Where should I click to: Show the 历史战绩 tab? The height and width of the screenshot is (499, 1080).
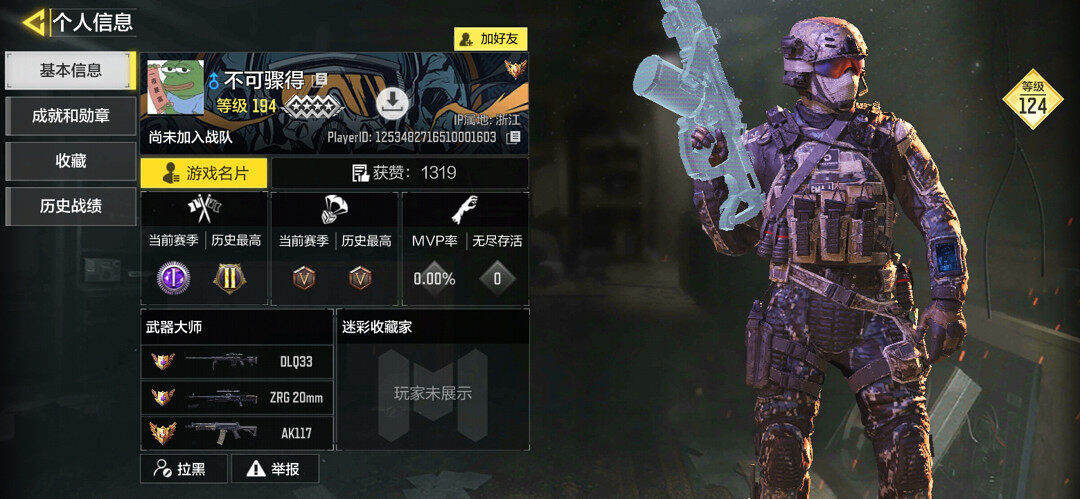70,207
